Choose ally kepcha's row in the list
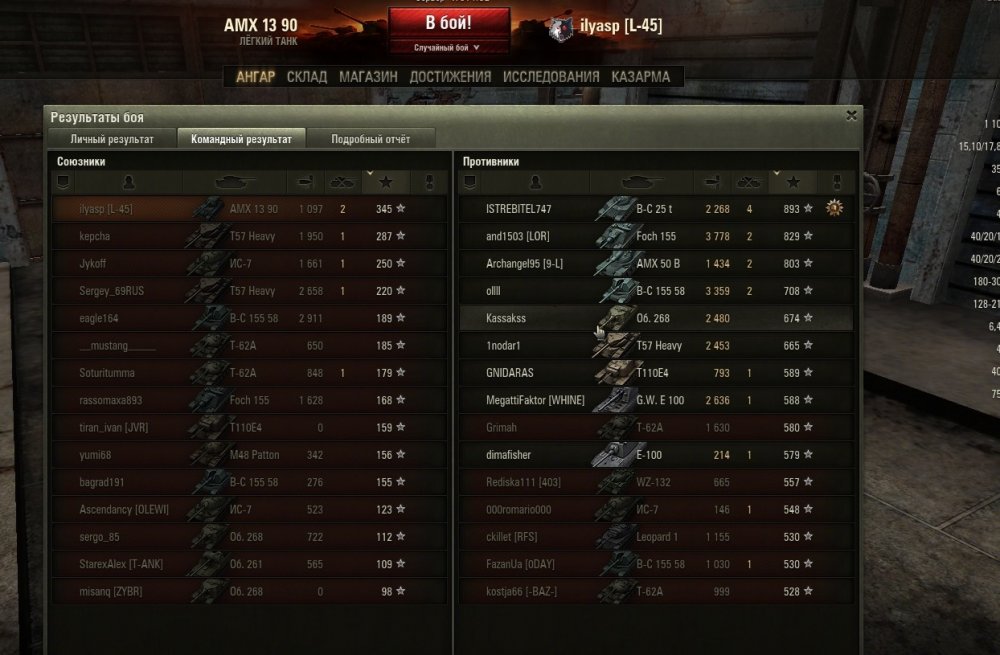The image size is (1000, 655). (248, 236)
